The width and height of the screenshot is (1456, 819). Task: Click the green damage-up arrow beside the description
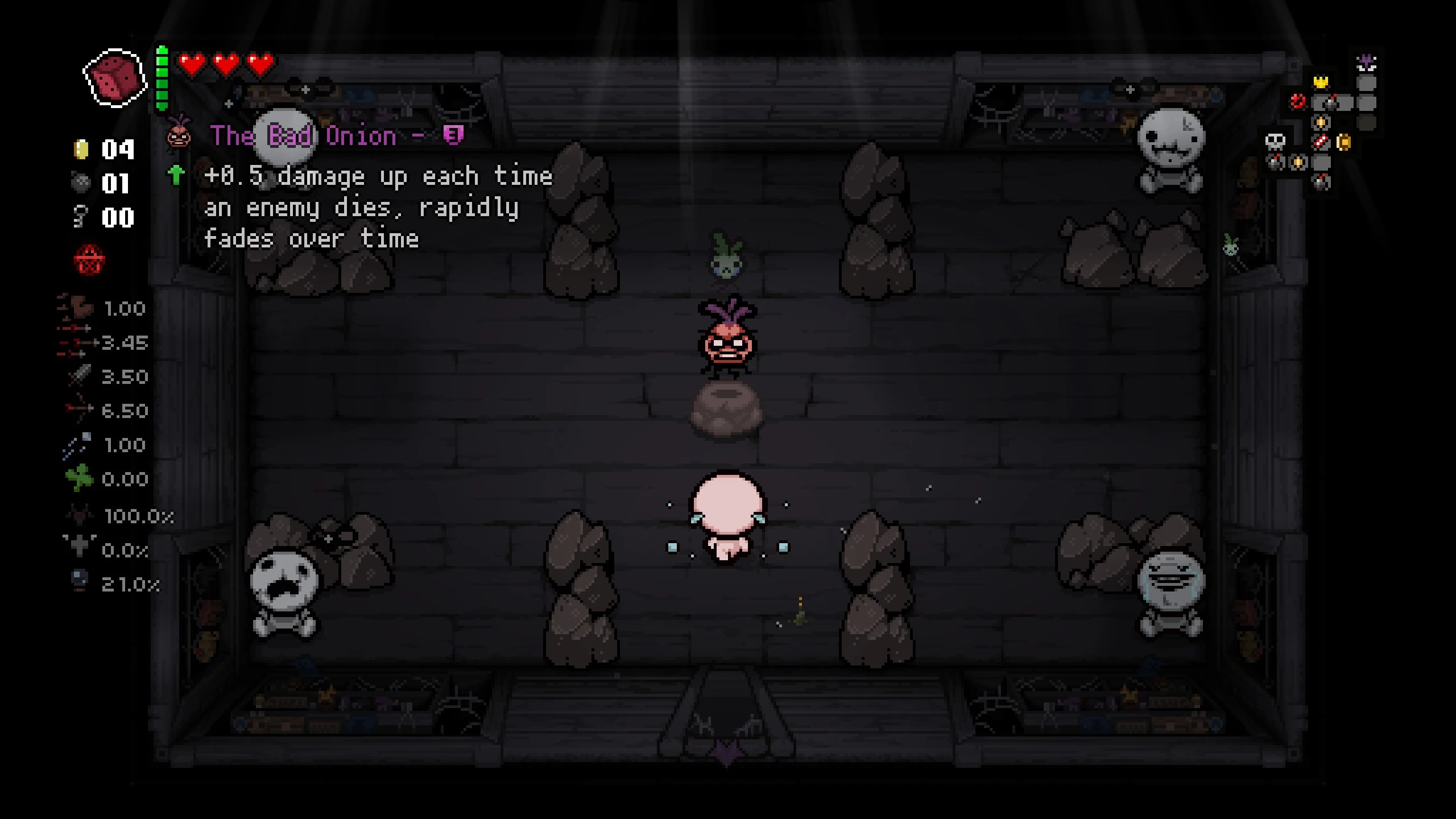tap(177, 176)
